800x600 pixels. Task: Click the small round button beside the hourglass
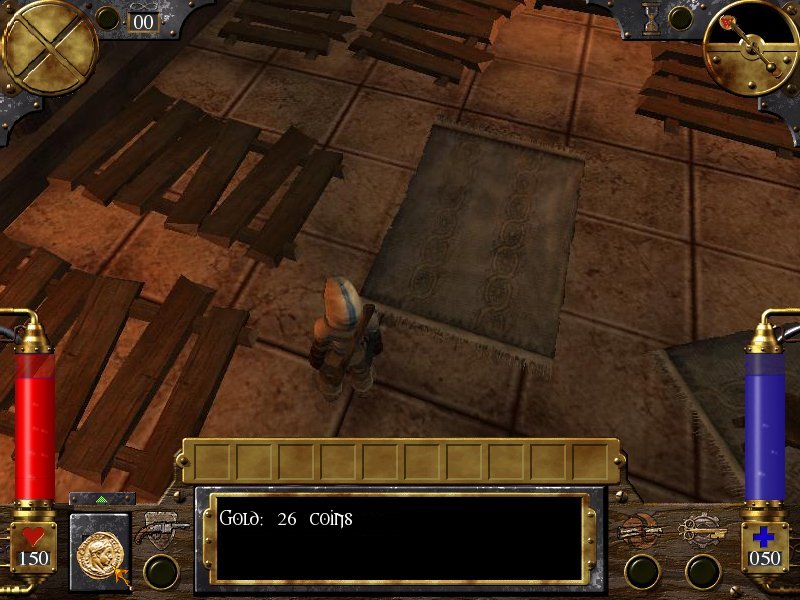click(x=681, y=18)
